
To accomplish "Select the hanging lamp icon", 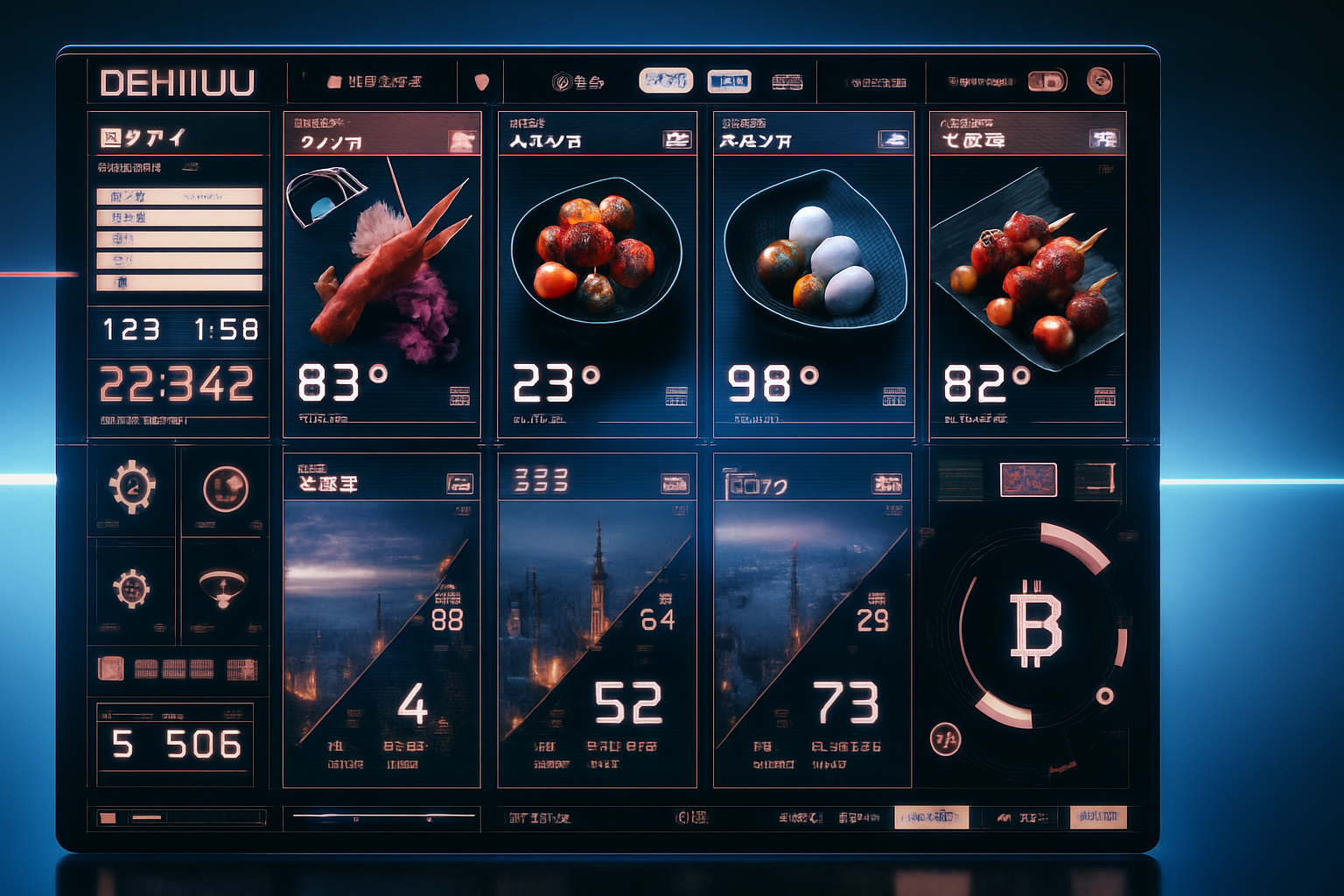I will click(x=221, y=586).
